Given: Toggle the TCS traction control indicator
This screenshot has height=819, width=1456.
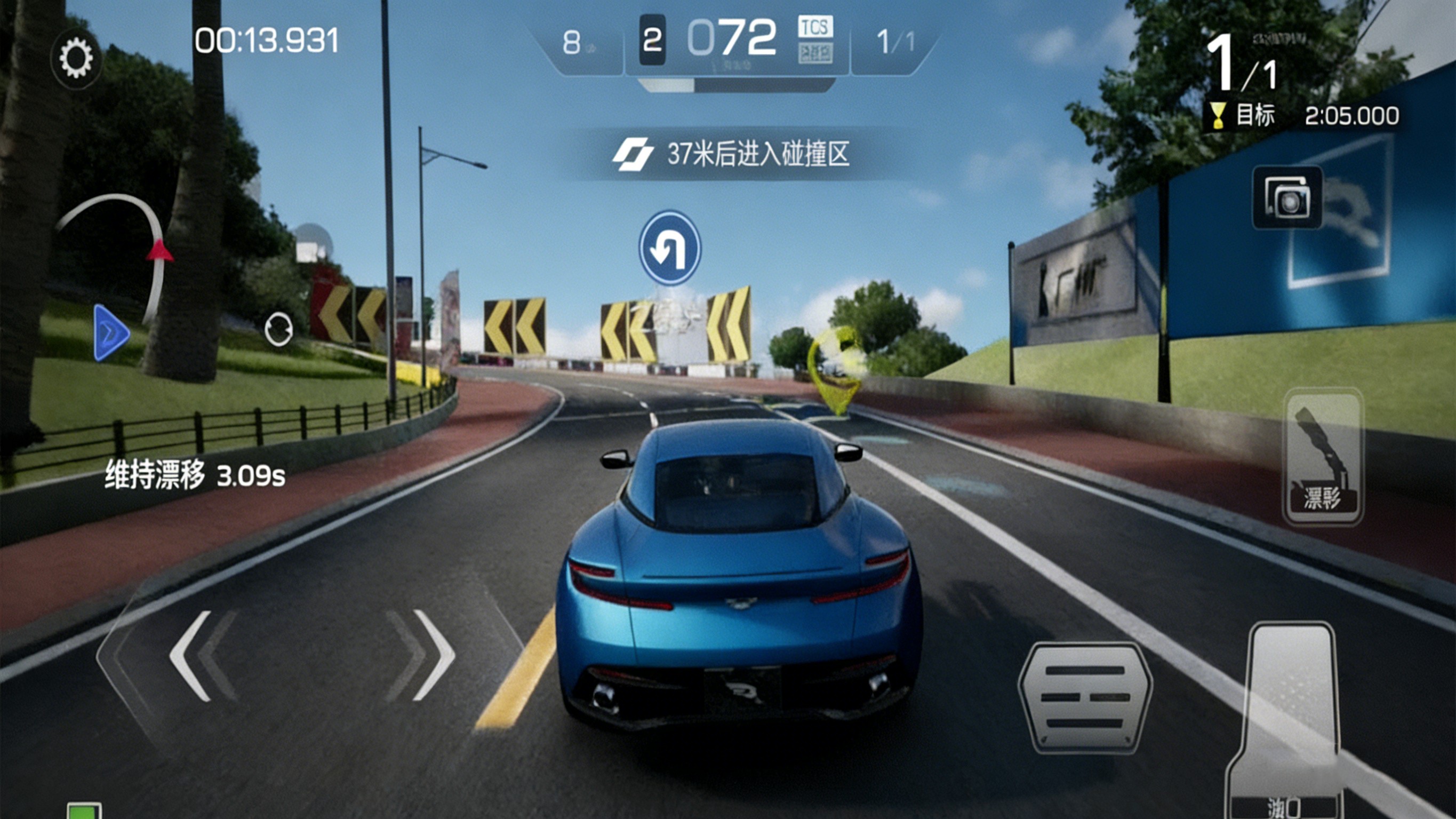Looking at the screenshot, I should click(815, 27).
